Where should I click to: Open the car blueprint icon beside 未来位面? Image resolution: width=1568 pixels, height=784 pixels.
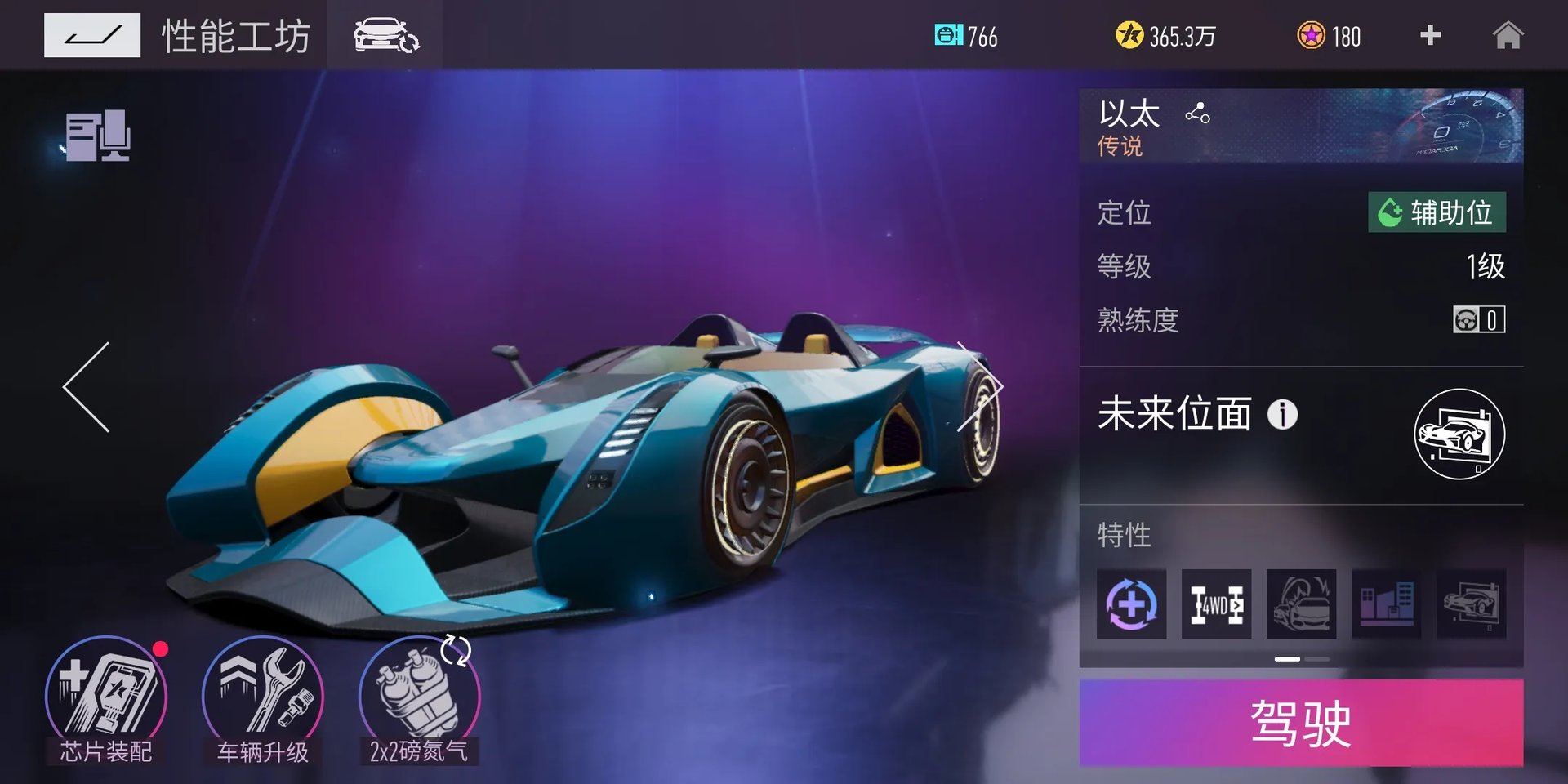(x=1461, y=434)
